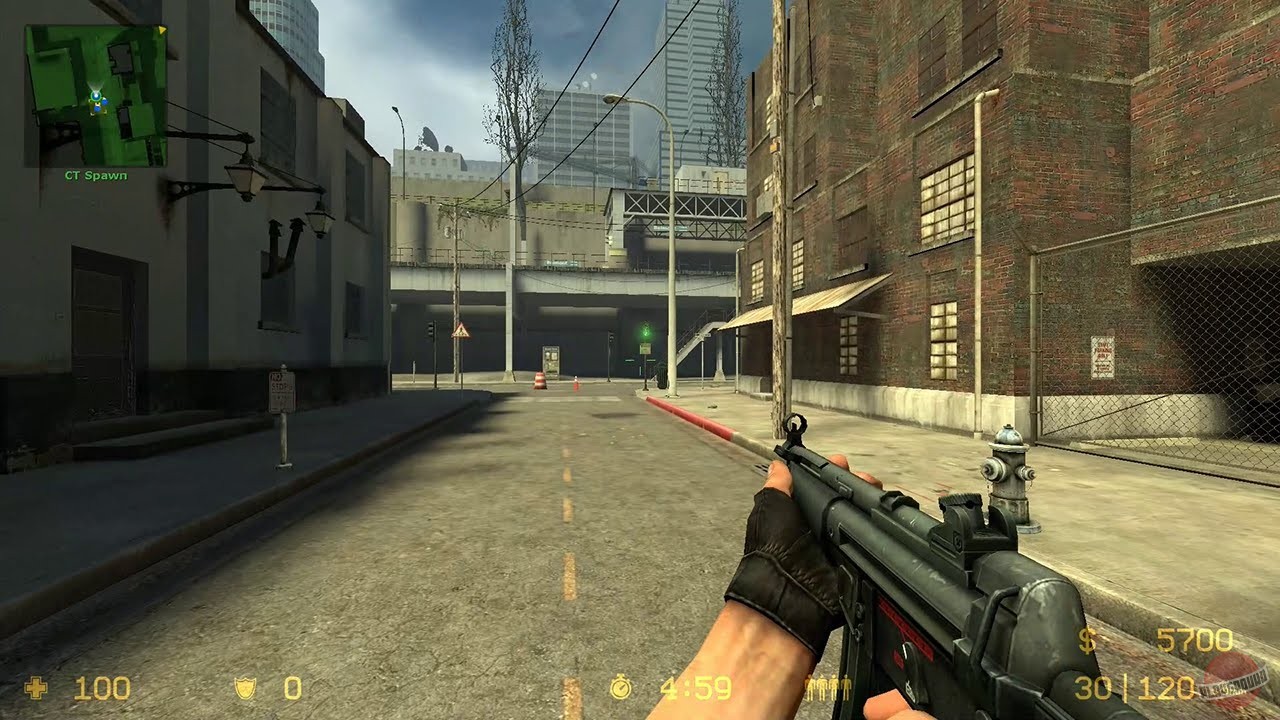
Task: Click the round timer stopwatch icon
Action: tap(621, 687)
